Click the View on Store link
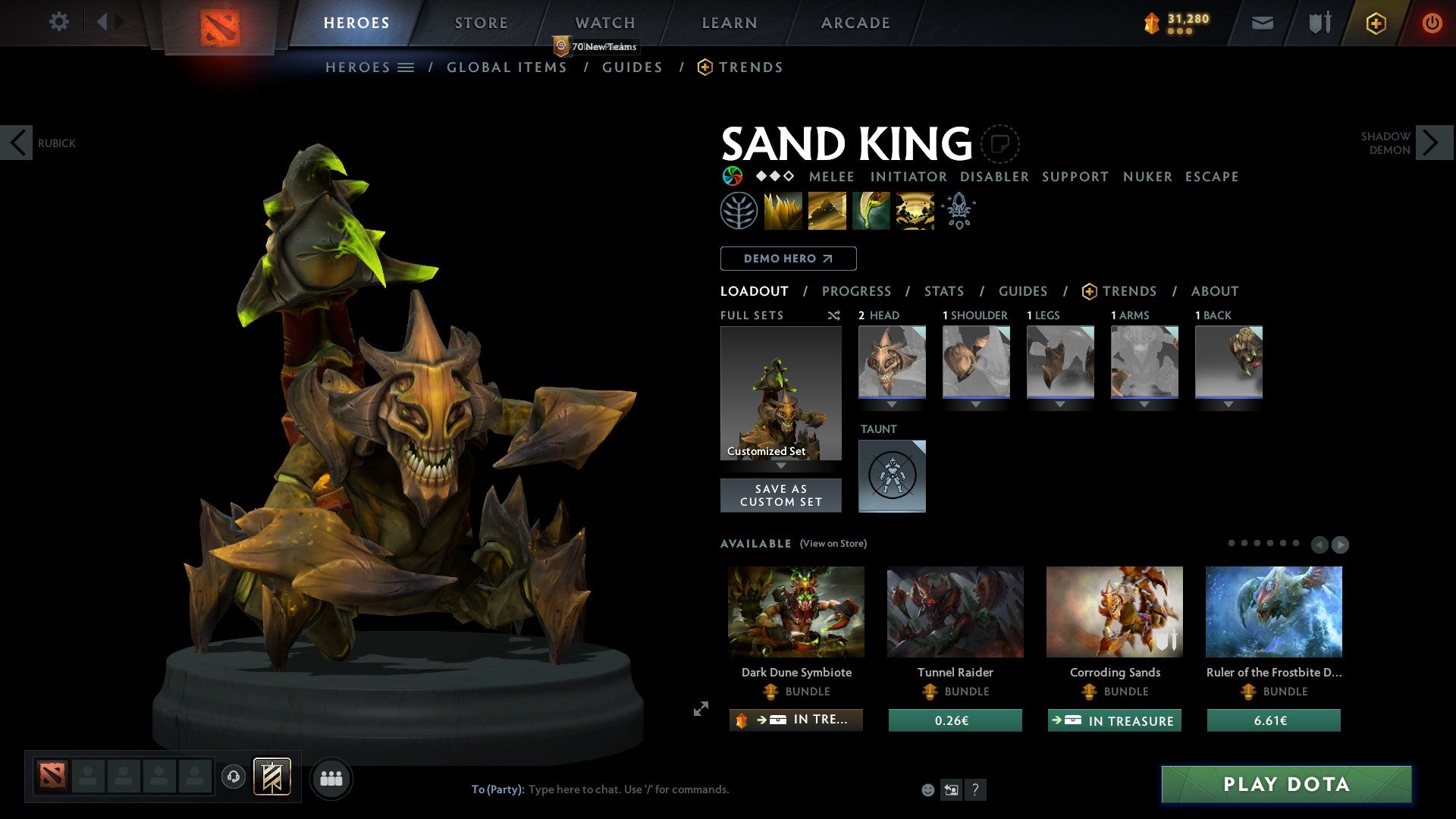 point(832,544)
